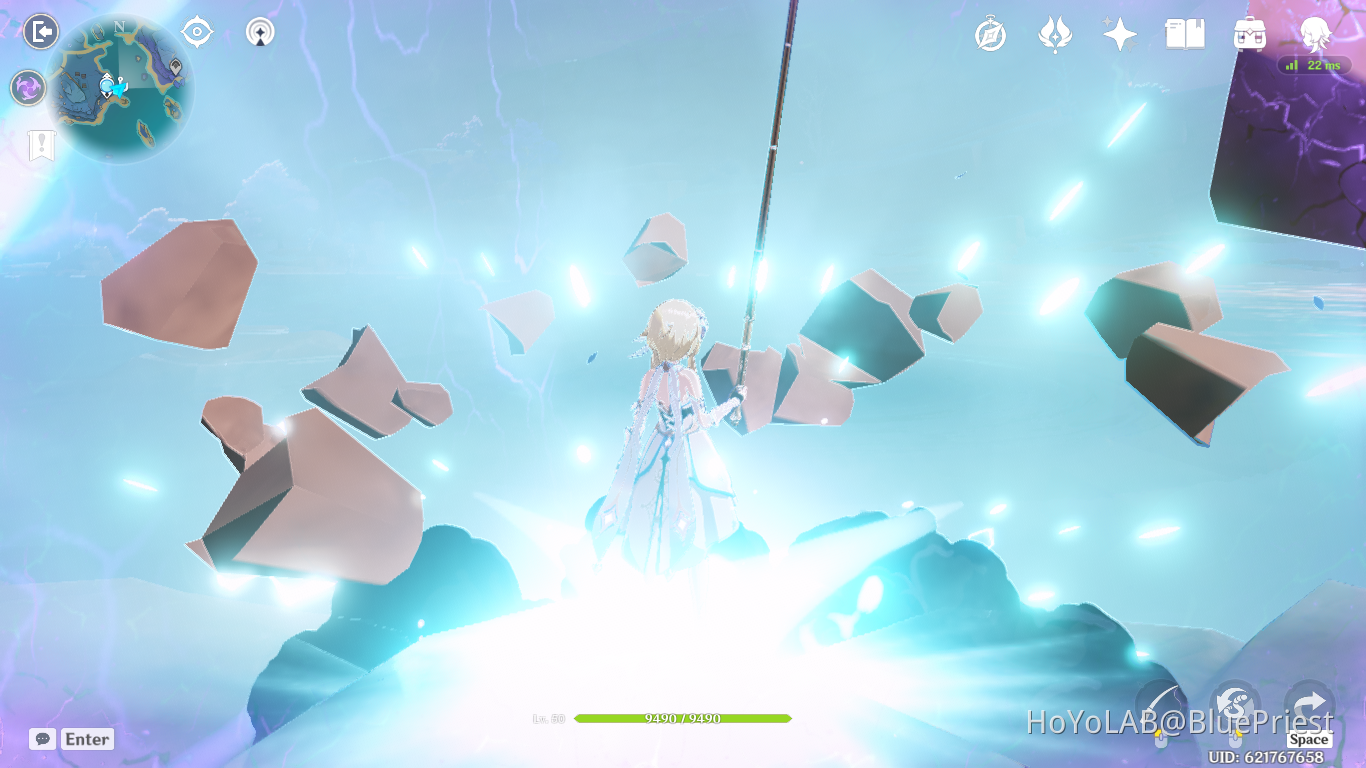Click the exit domain door icon
Screen dimensions: 1366x768
tap(40, 32)
